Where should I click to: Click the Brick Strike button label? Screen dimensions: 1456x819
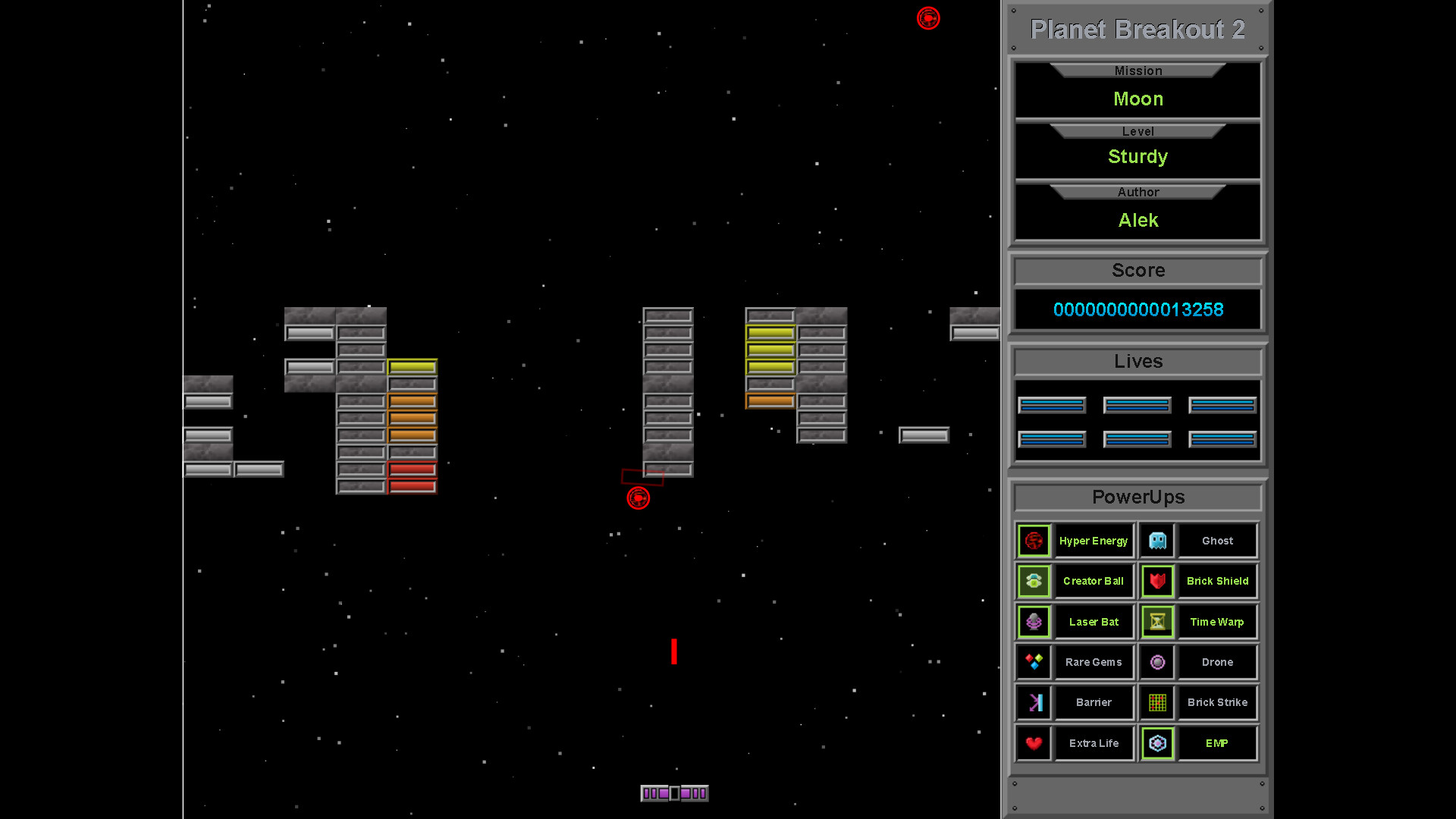pyautogui.click(x=1217, y=702)
